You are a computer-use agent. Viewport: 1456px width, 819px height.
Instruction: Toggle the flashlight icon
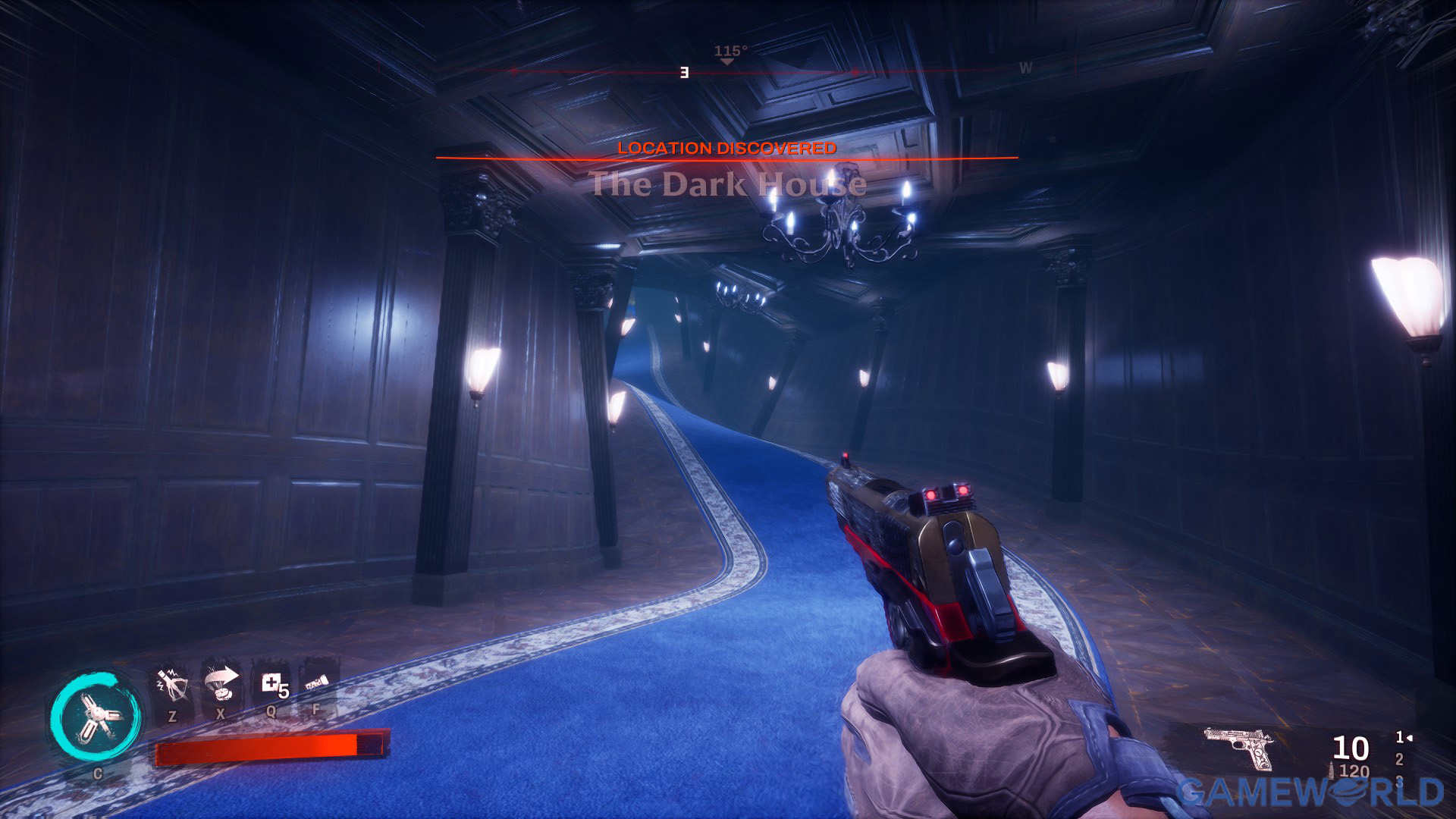click(x=318, y=685)
